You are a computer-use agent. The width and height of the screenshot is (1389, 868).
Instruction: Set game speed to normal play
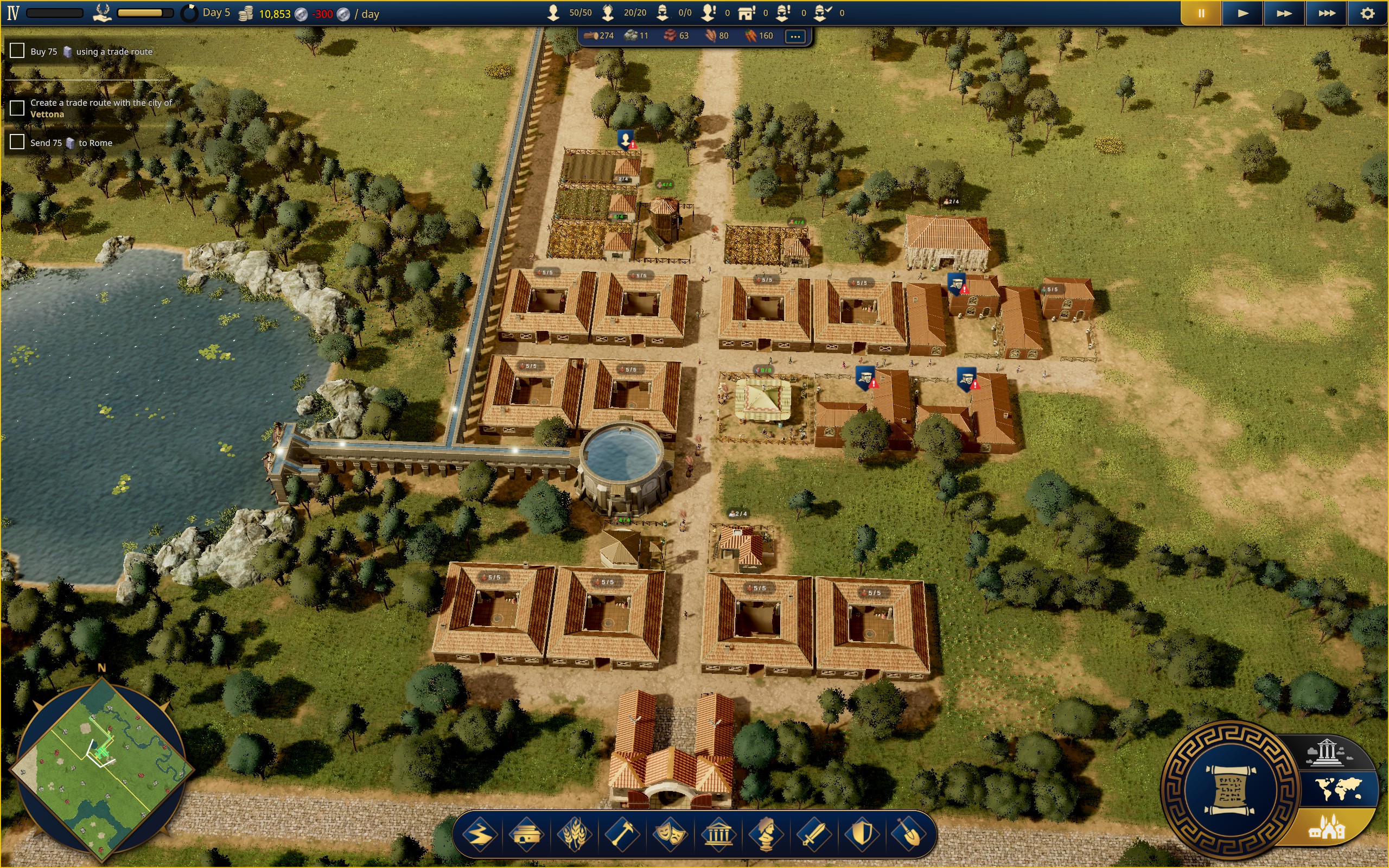click(1243, 13)
